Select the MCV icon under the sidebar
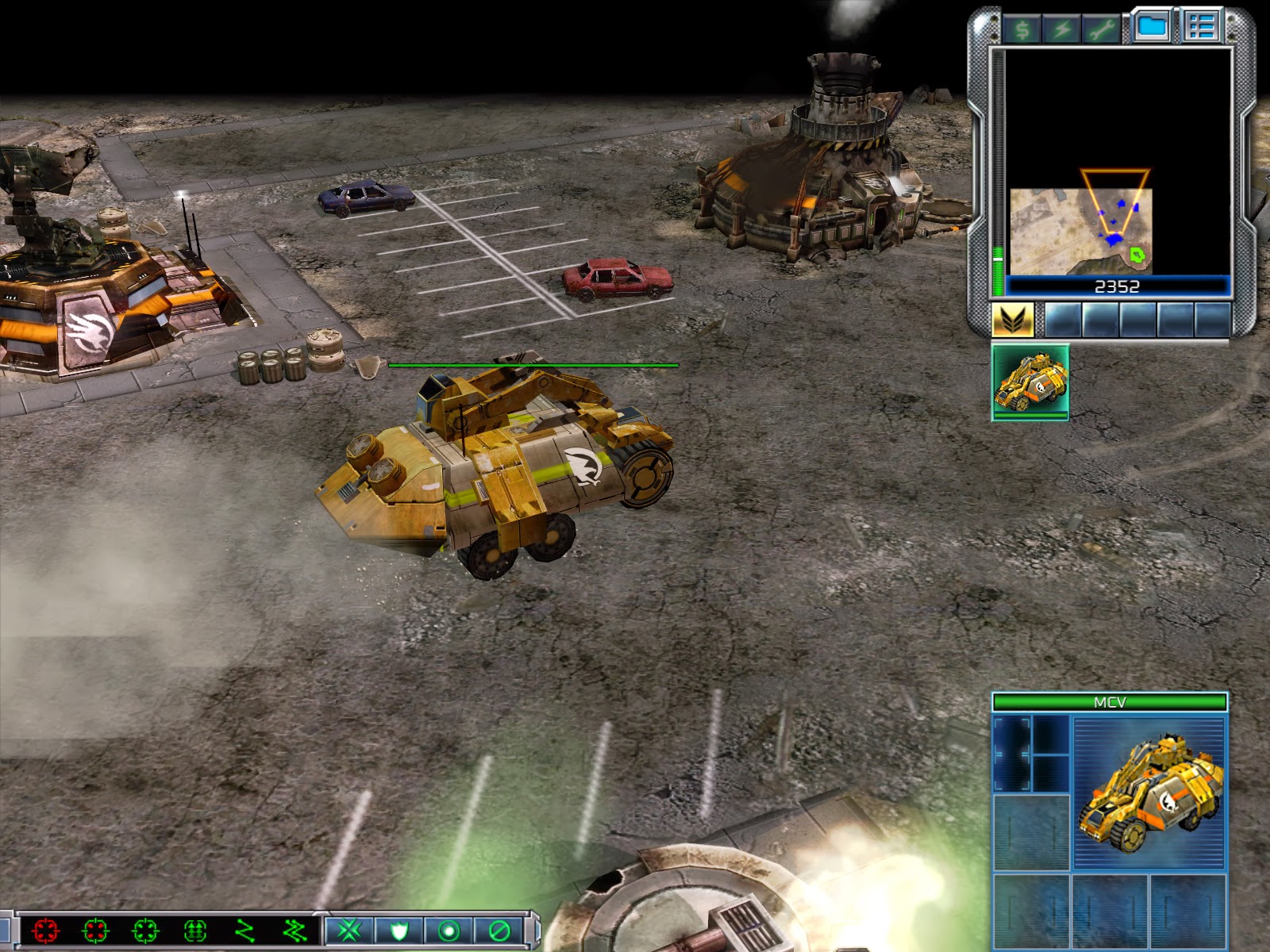 click(1030, 382)
